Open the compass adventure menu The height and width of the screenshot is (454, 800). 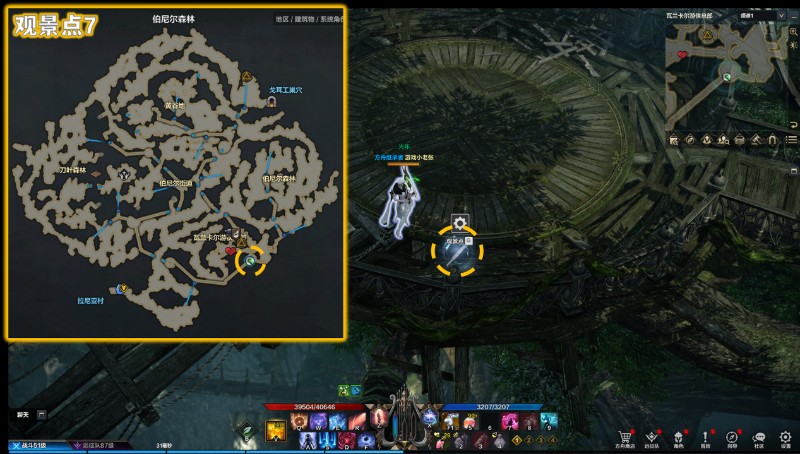(x=732, y=437)
